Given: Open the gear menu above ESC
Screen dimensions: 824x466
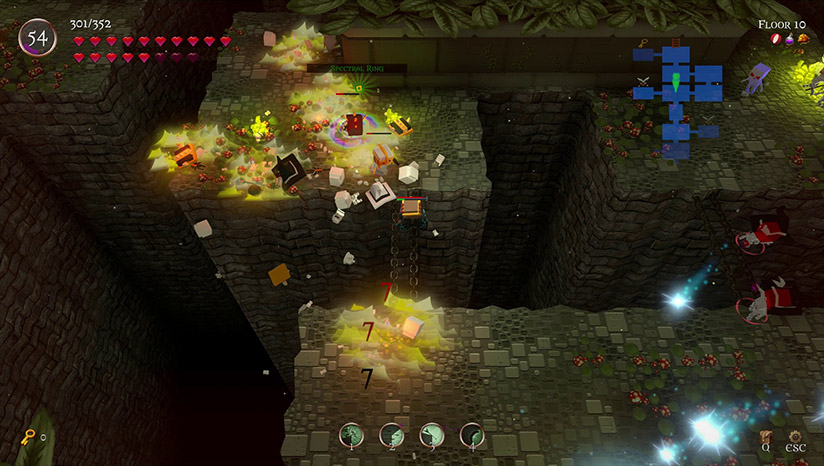Looking at the screenshot, I should pos(795,436).
